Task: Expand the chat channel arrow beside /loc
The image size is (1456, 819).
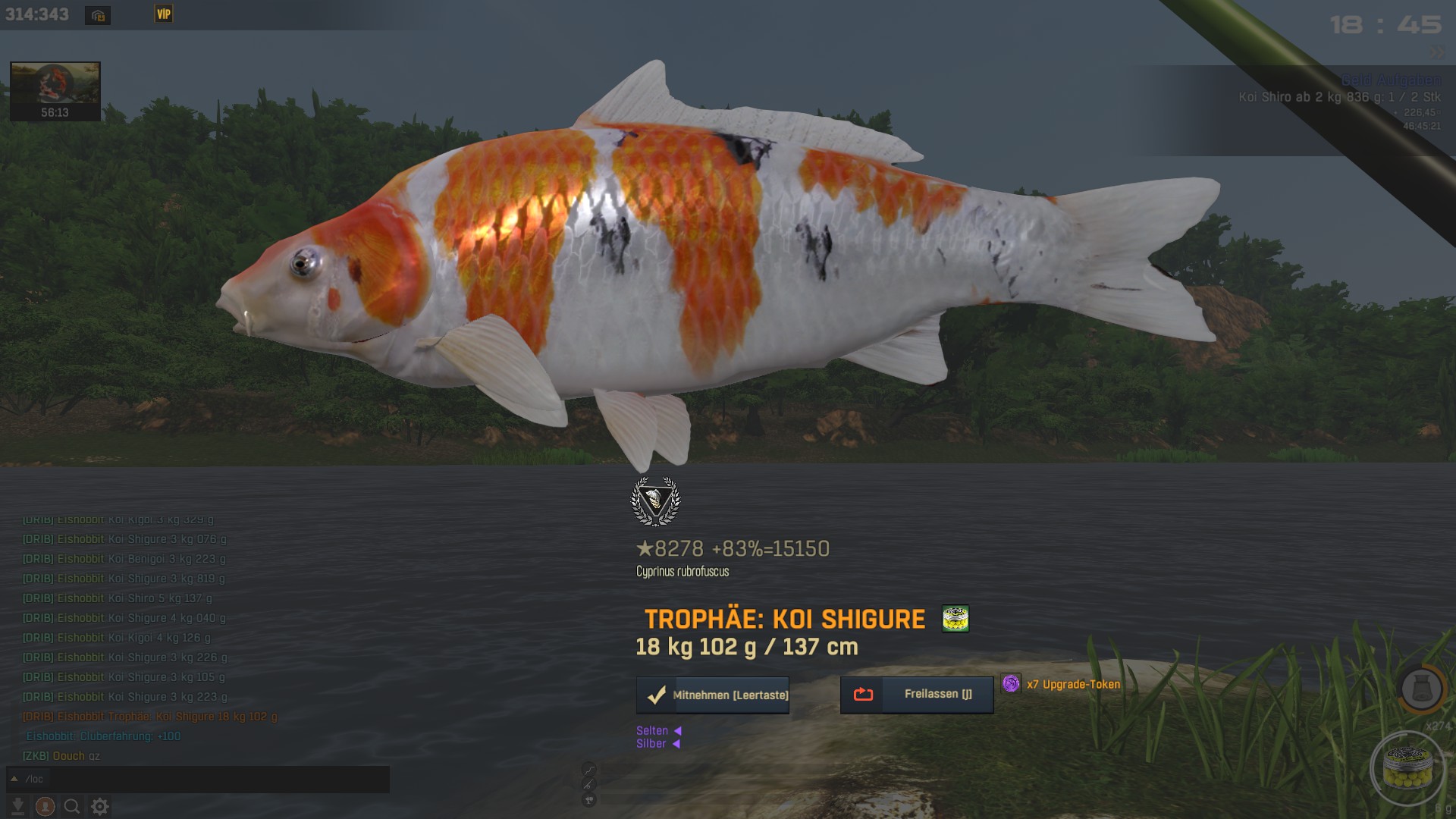Action: (x=14, y=779)
